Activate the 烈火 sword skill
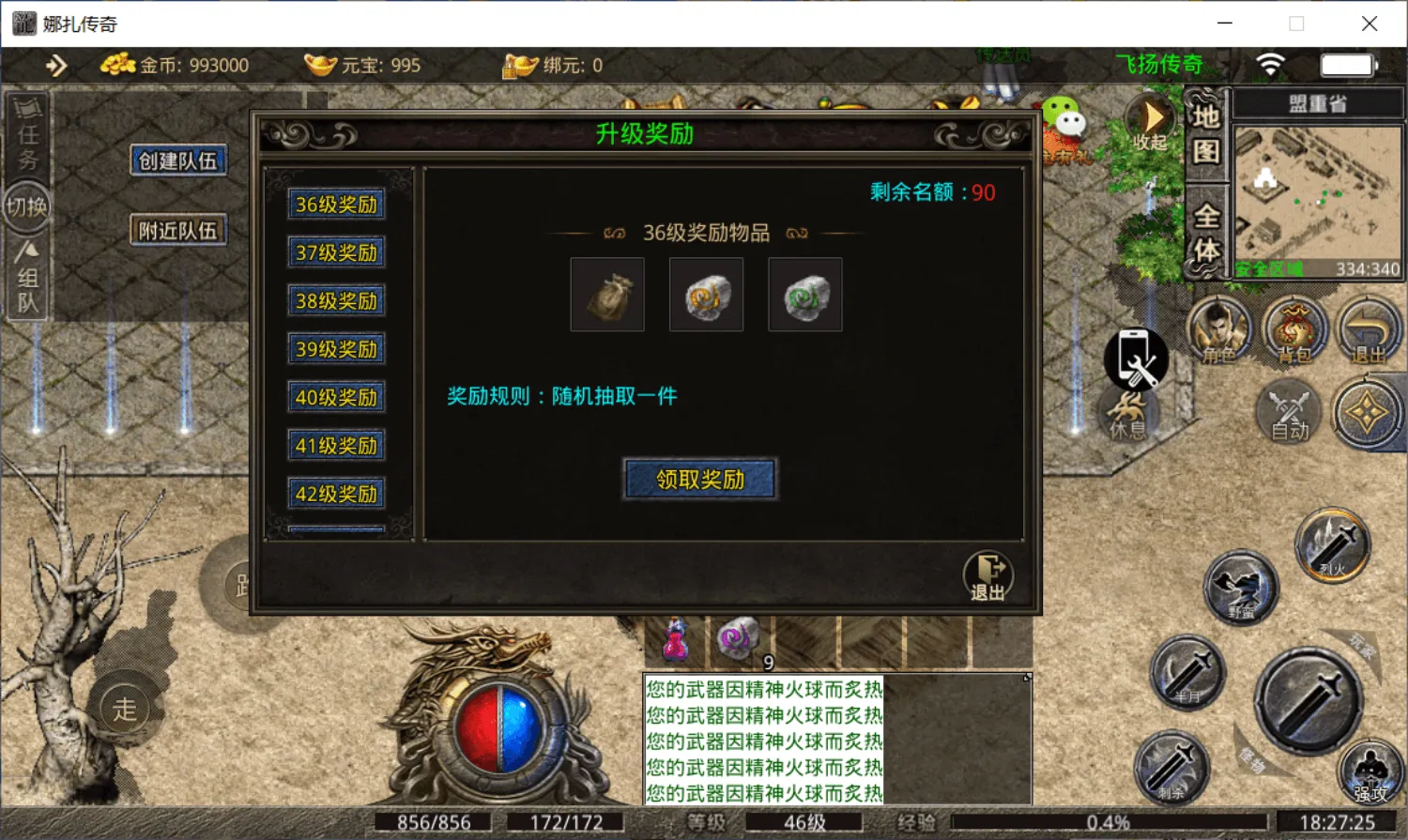The image size is (1408, 840). [x=1333, y=543]
